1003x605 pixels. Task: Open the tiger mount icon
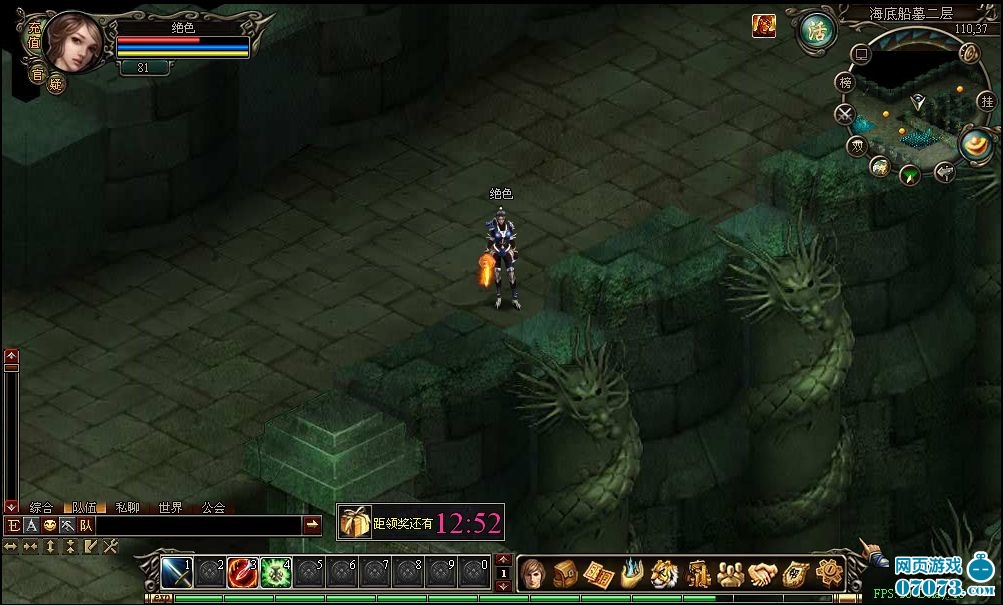[664, 573]
